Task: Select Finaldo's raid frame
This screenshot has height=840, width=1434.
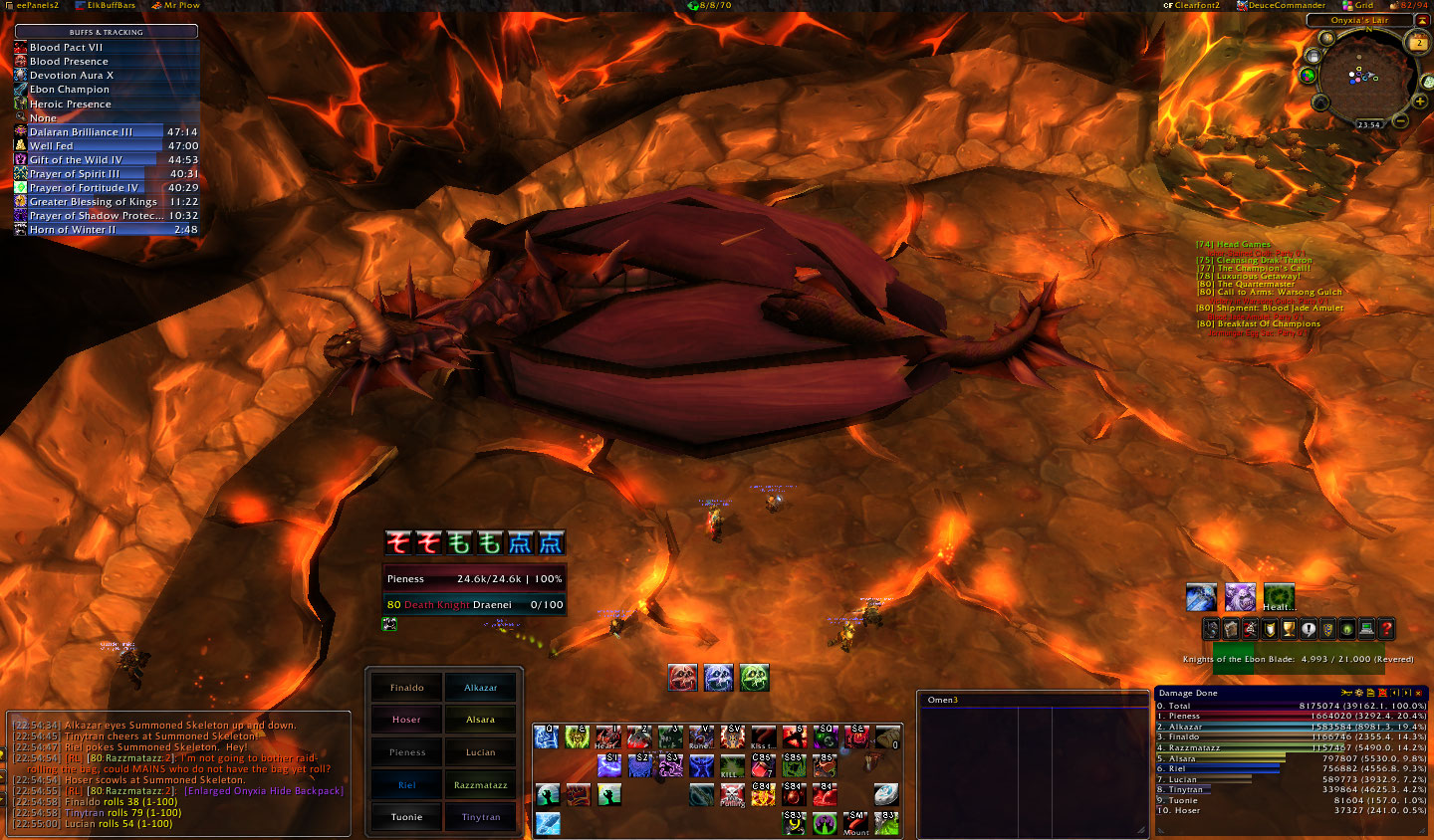Action: point(406,688)
